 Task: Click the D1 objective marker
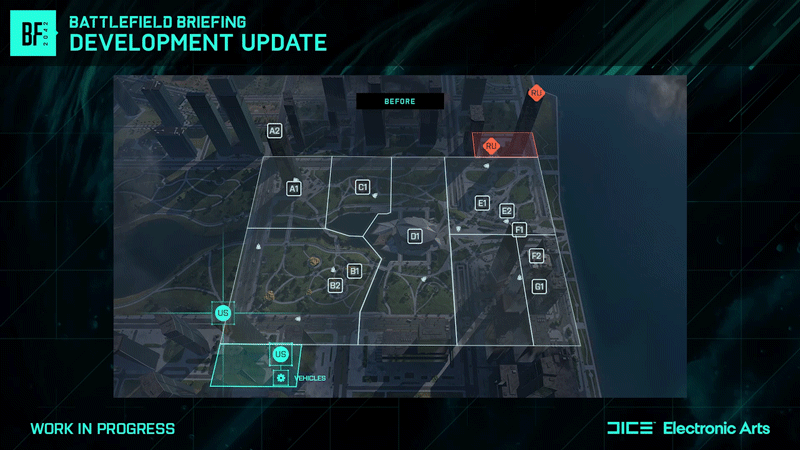[415, 236]
